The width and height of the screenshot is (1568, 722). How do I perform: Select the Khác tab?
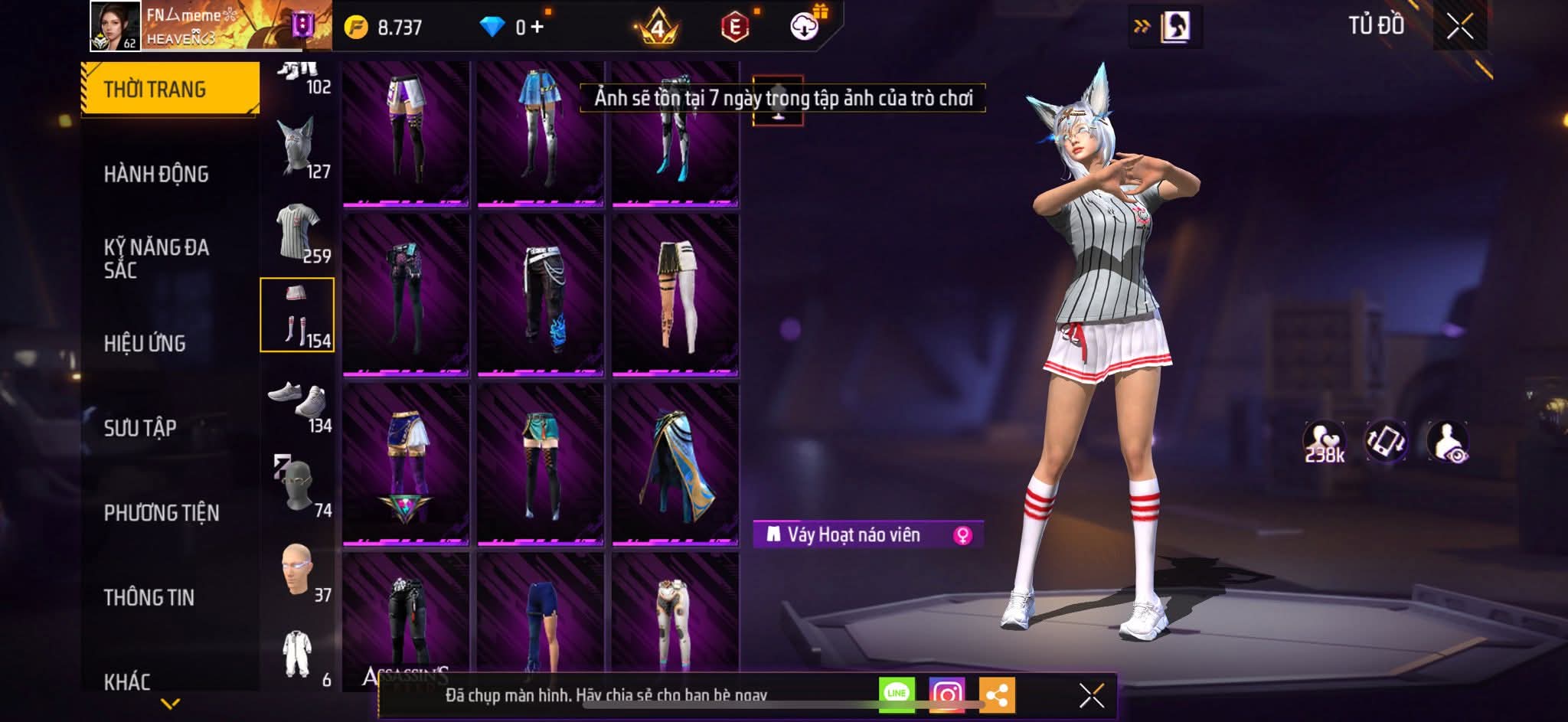[127, 681]
